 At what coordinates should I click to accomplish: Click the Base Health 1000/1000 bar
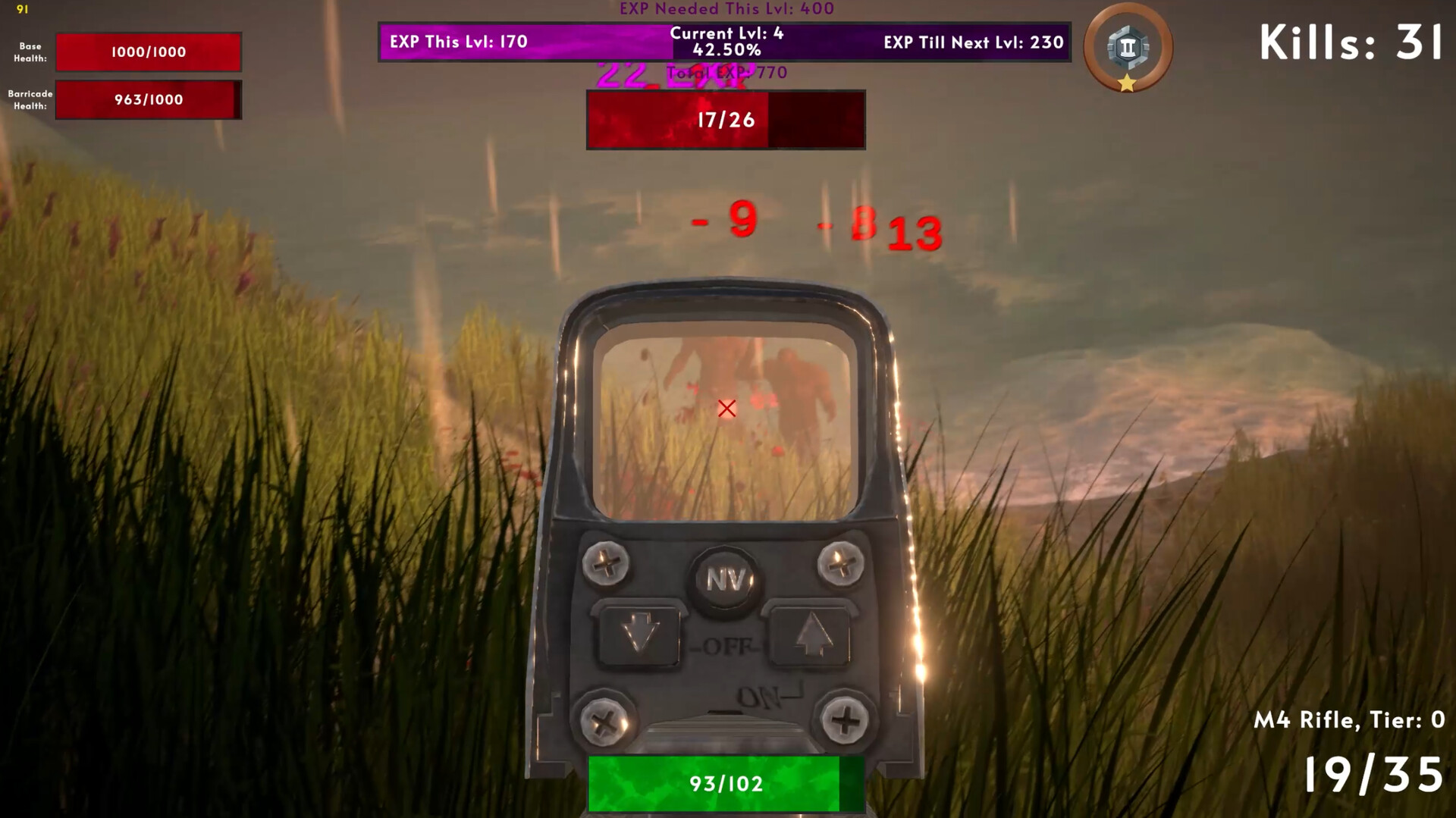(149, 52)
